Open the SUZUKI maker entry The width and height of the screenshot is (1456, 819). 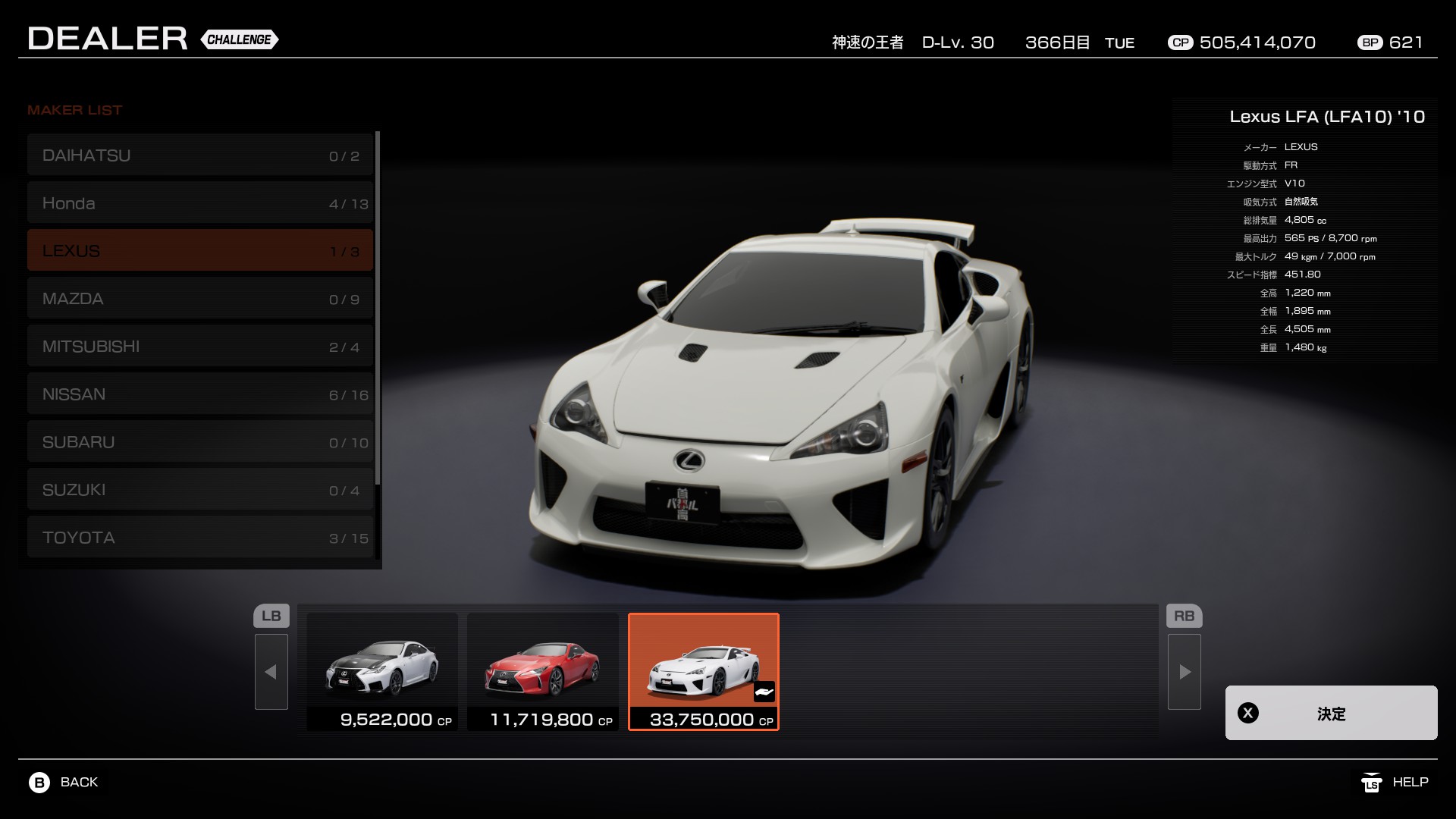pyautogui.click(x=200, y=490)
